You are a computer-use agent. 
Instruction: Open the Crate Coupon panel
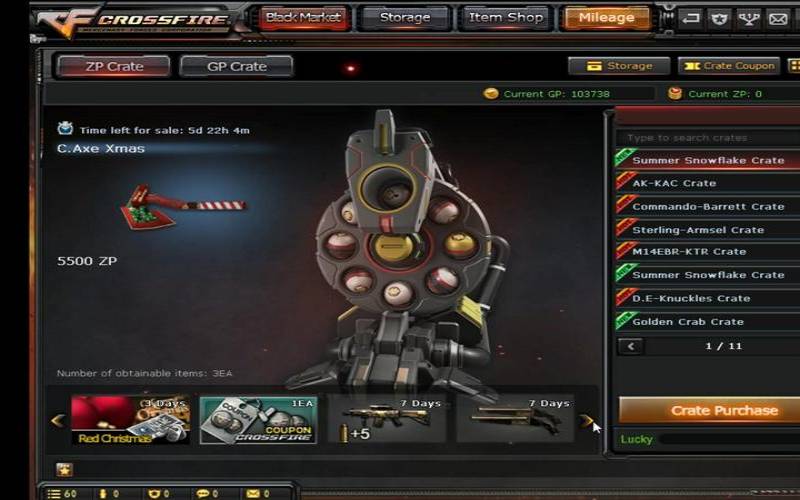[728, 66]
